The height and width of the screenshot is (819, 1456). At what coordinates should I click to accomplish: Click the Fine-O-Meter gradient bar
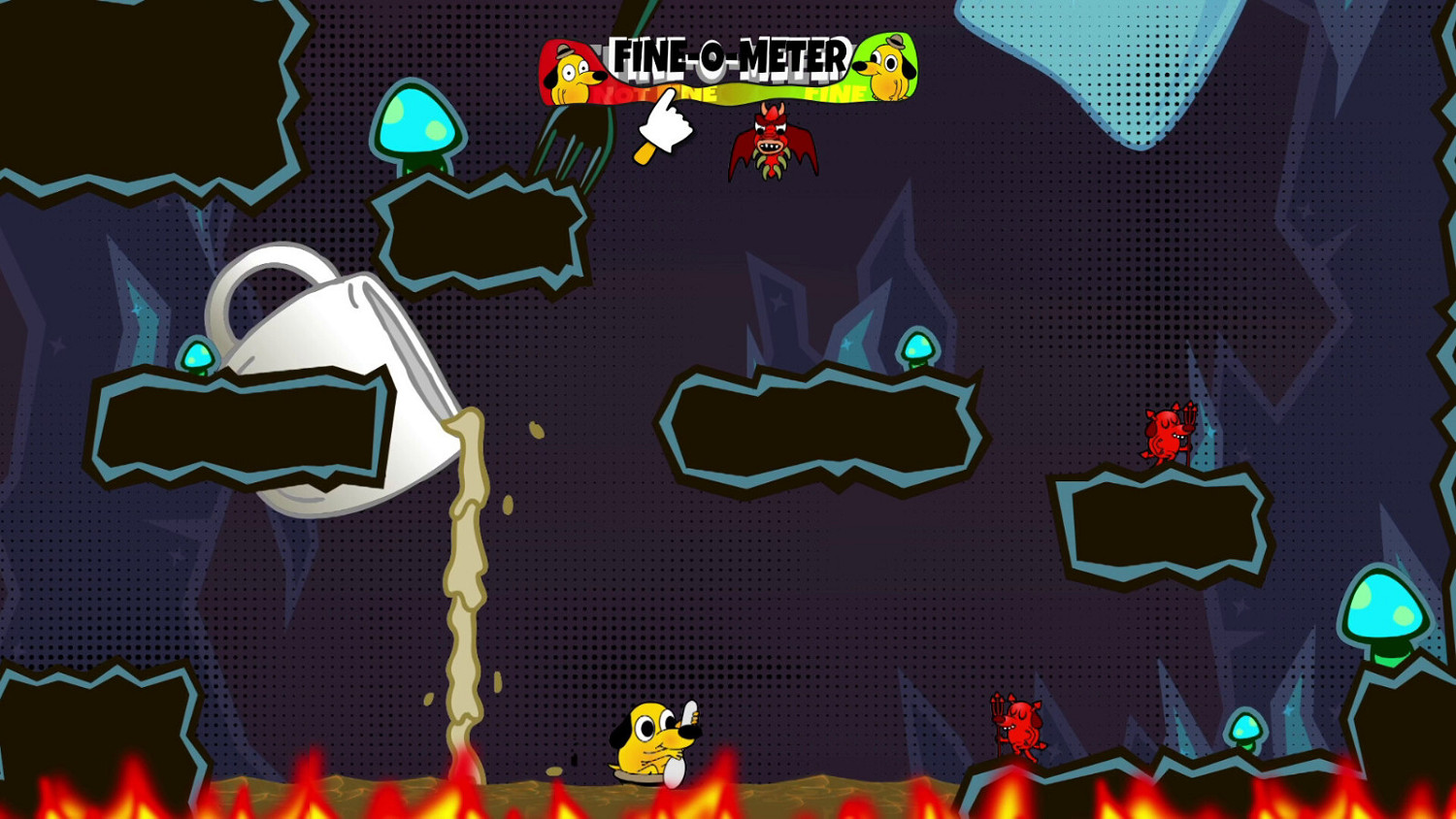tap(733, 92)
